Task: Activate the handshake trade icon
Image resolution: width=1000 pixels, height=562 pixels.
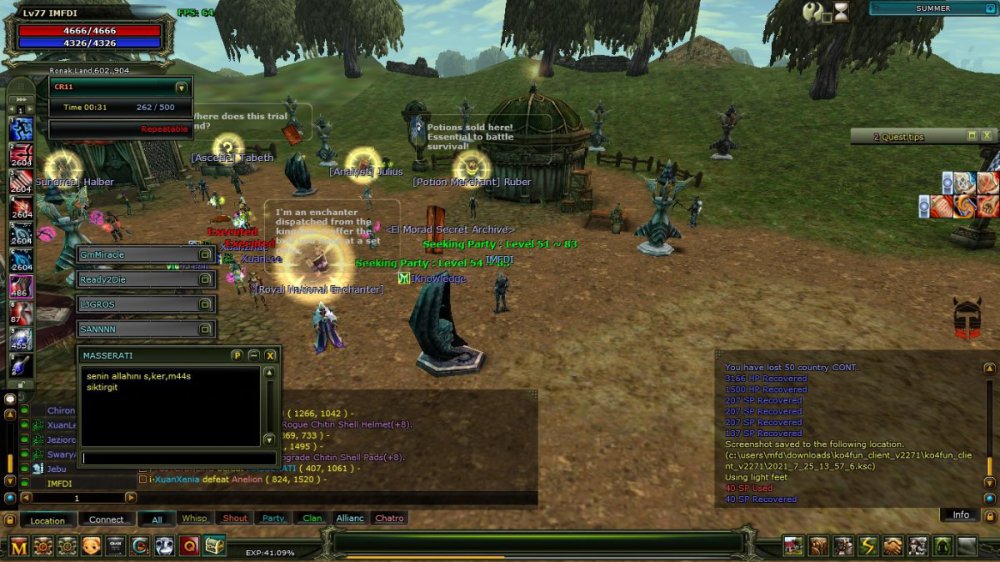Action: [x=892, y=546]
